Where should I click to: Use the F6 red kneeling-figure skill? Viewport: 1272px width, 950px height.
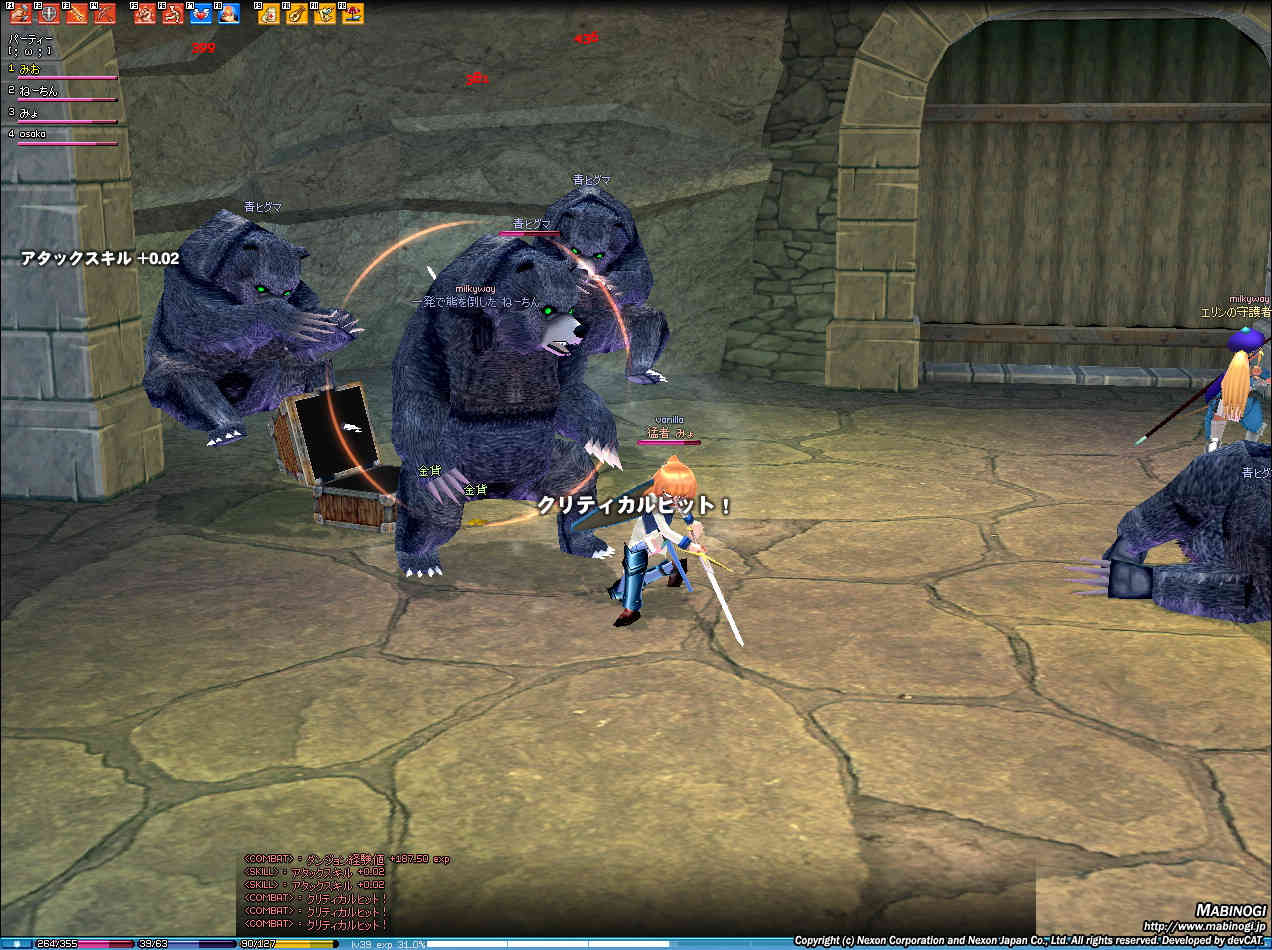[x=173, y=14]
